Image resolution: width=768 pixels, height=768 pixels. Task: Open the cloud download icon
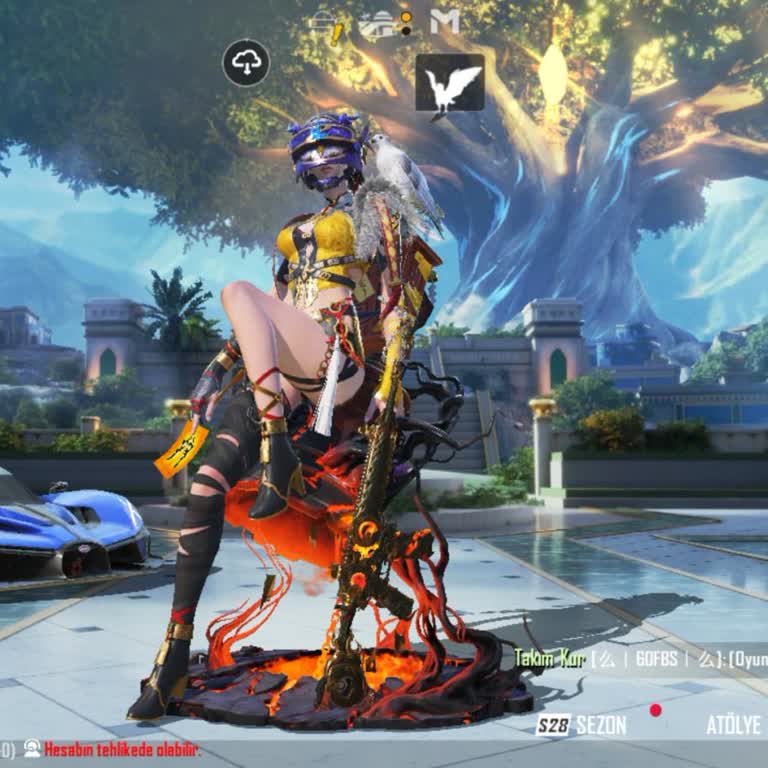(246, 63)
